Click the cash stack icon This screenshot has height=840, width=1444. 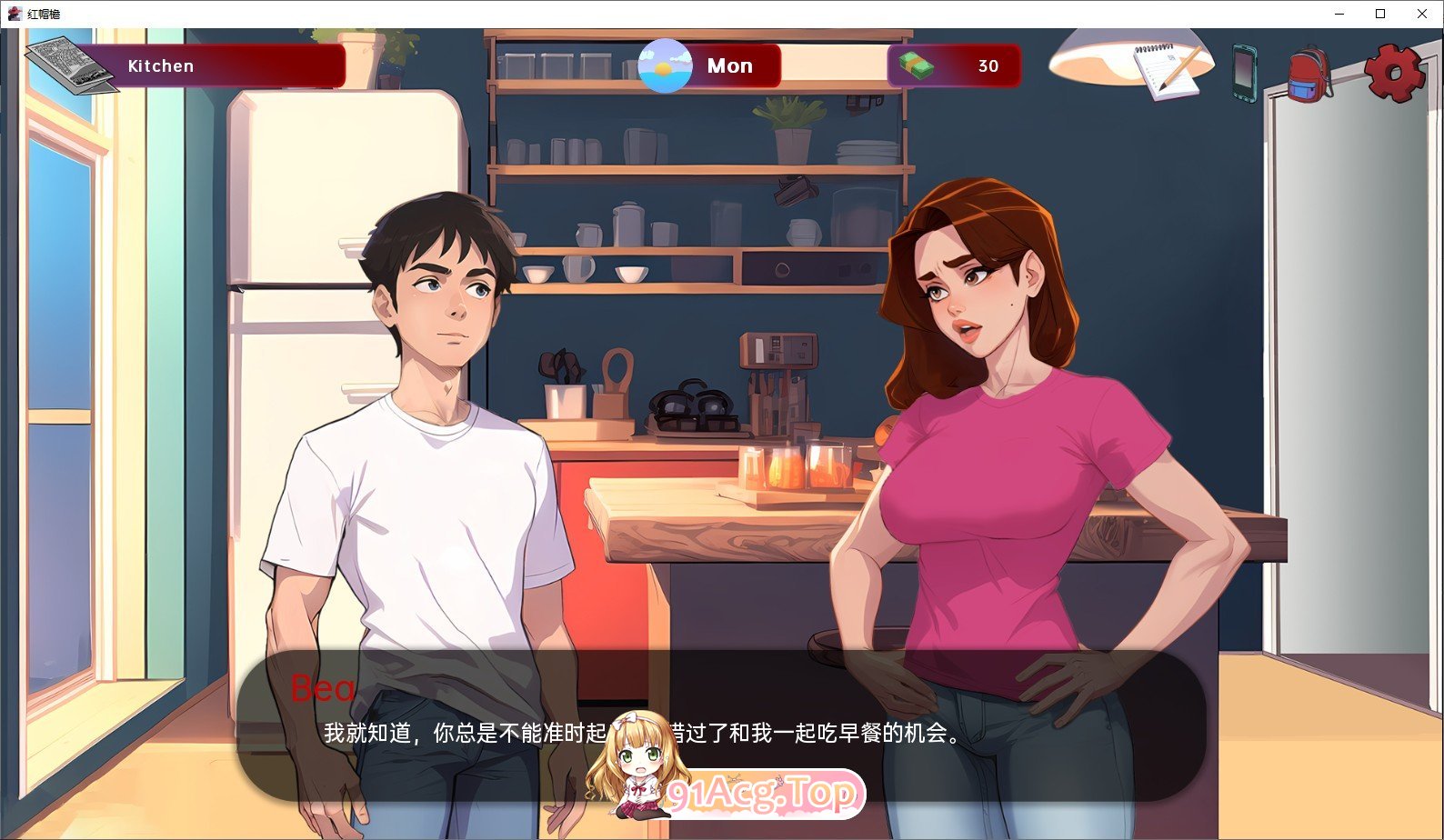click(x=918, y=65)
